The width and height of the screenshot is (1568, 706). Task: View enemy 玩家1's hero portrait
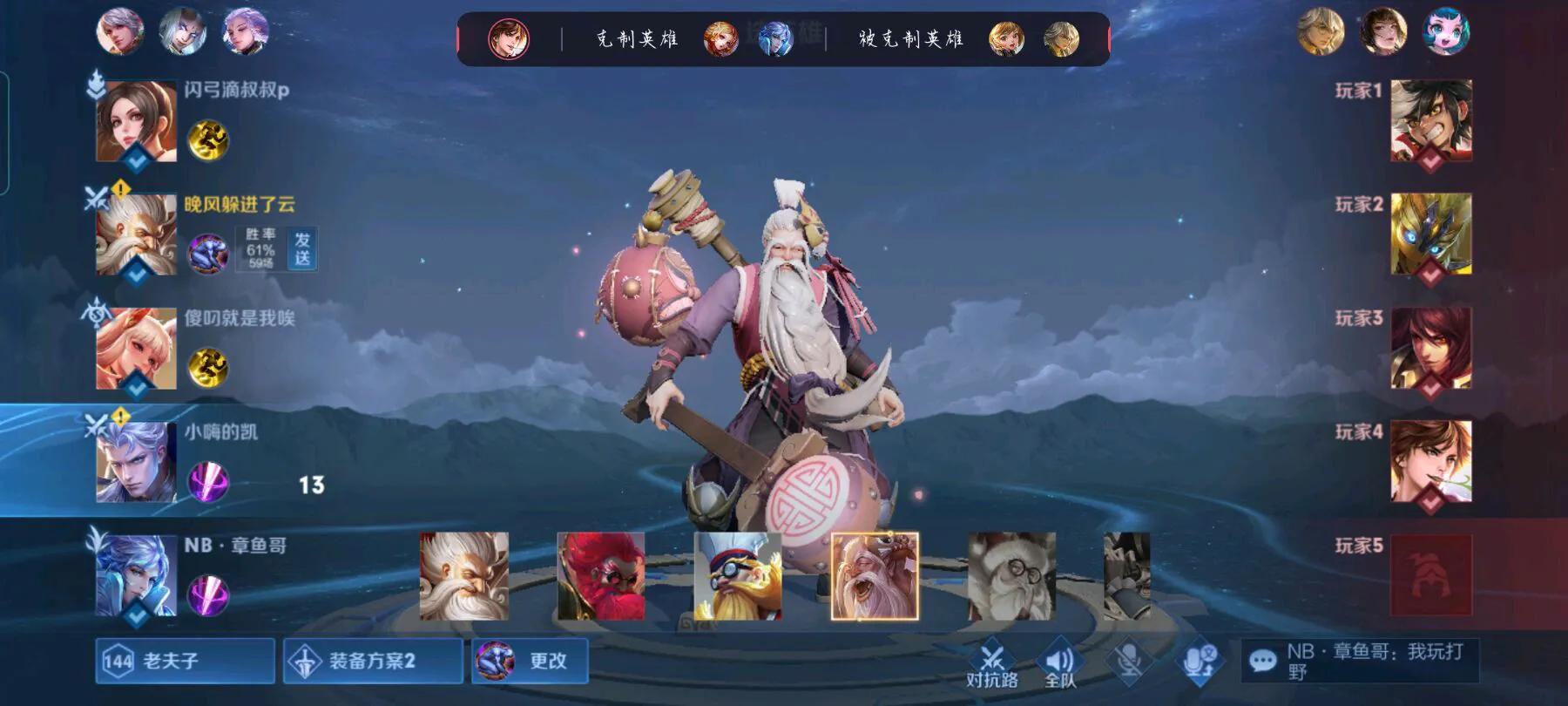tap(1430, 120)
